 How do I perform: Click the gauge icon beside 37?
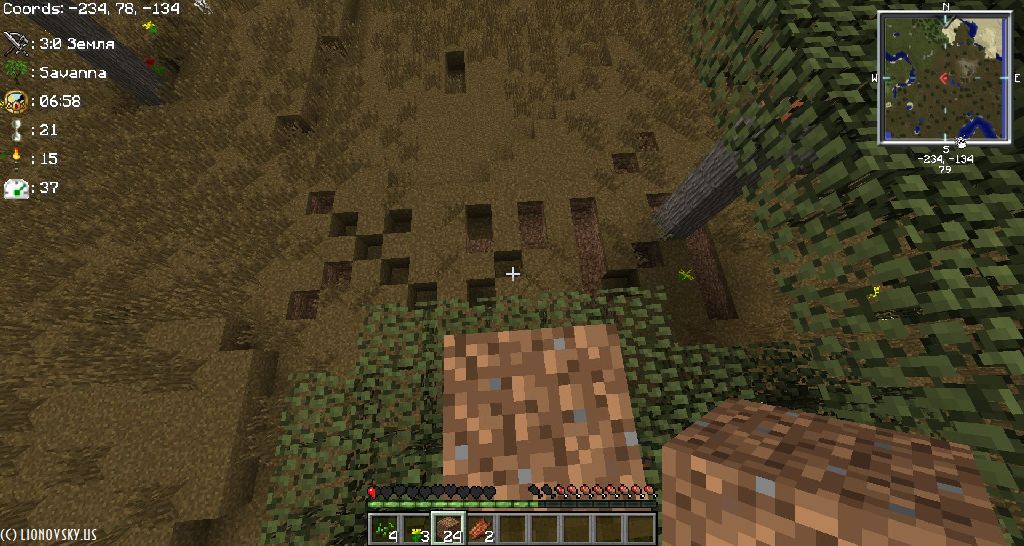tap(16, 187)
